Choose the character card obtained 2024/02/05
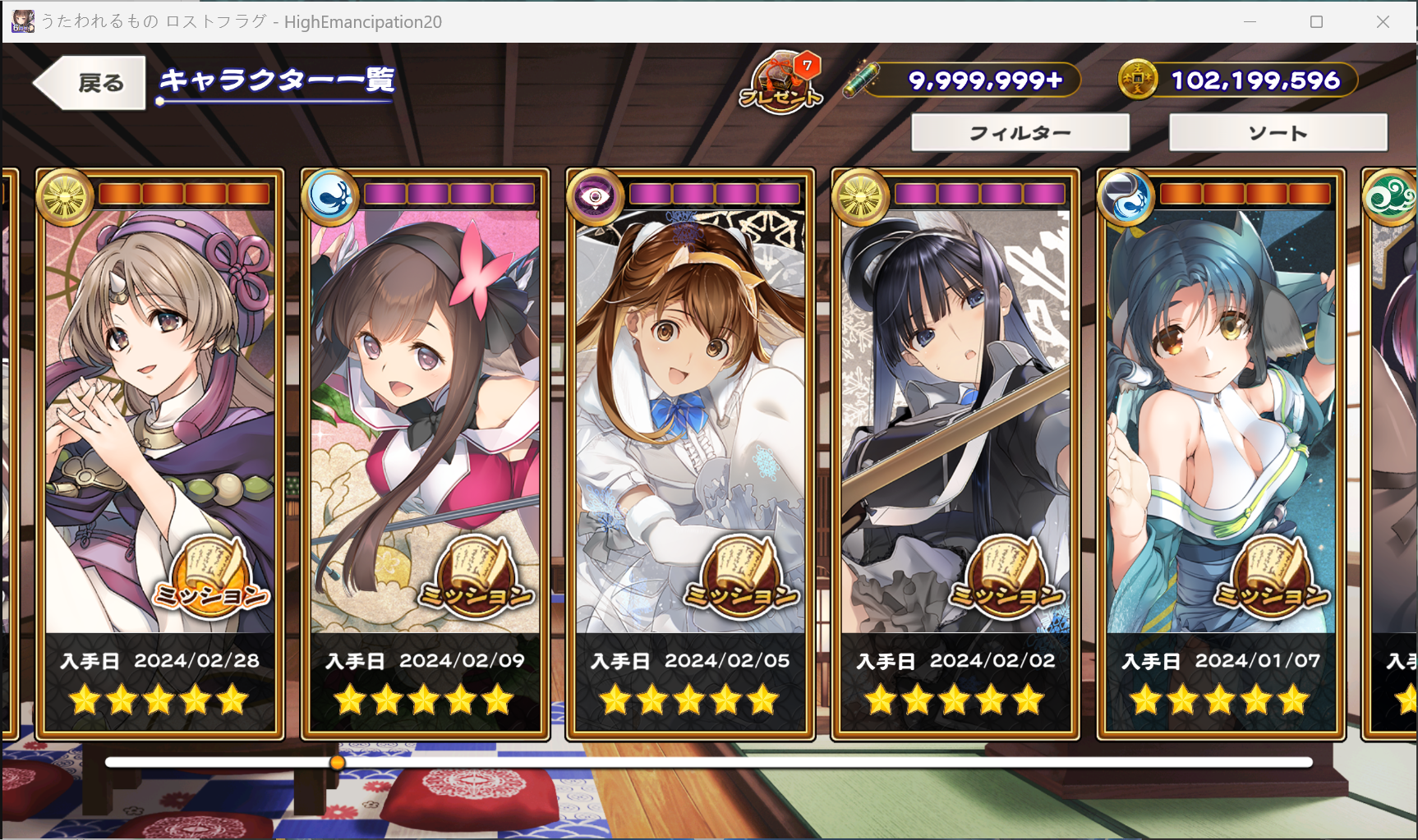Screen dimensions: 1418x840 (x=690, y=394)
